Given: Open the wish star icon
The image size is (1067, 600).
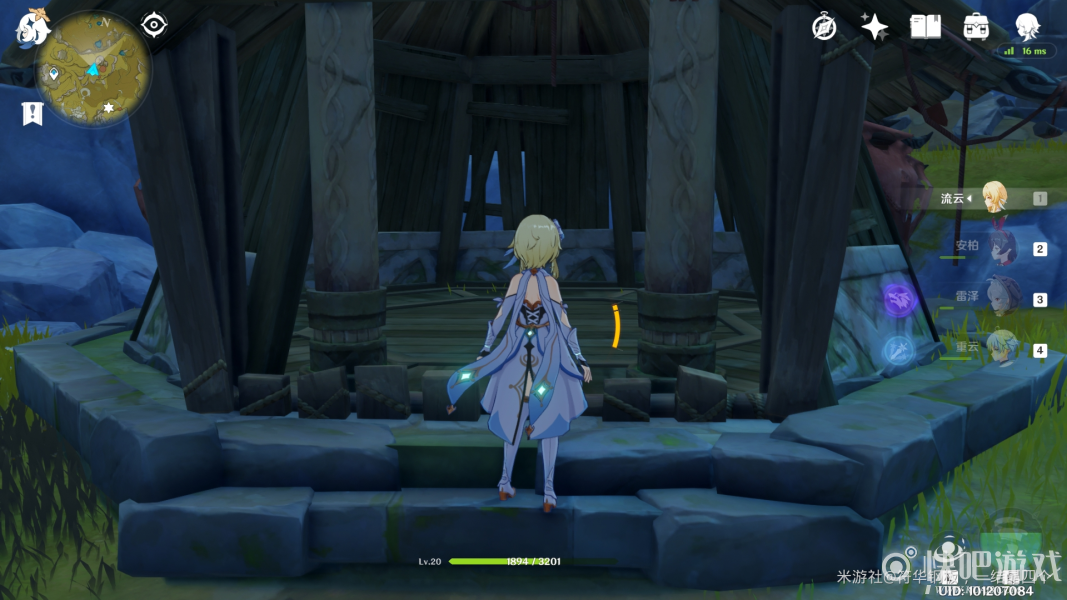Looking at the screenshot, I should (x=874, y=27).
